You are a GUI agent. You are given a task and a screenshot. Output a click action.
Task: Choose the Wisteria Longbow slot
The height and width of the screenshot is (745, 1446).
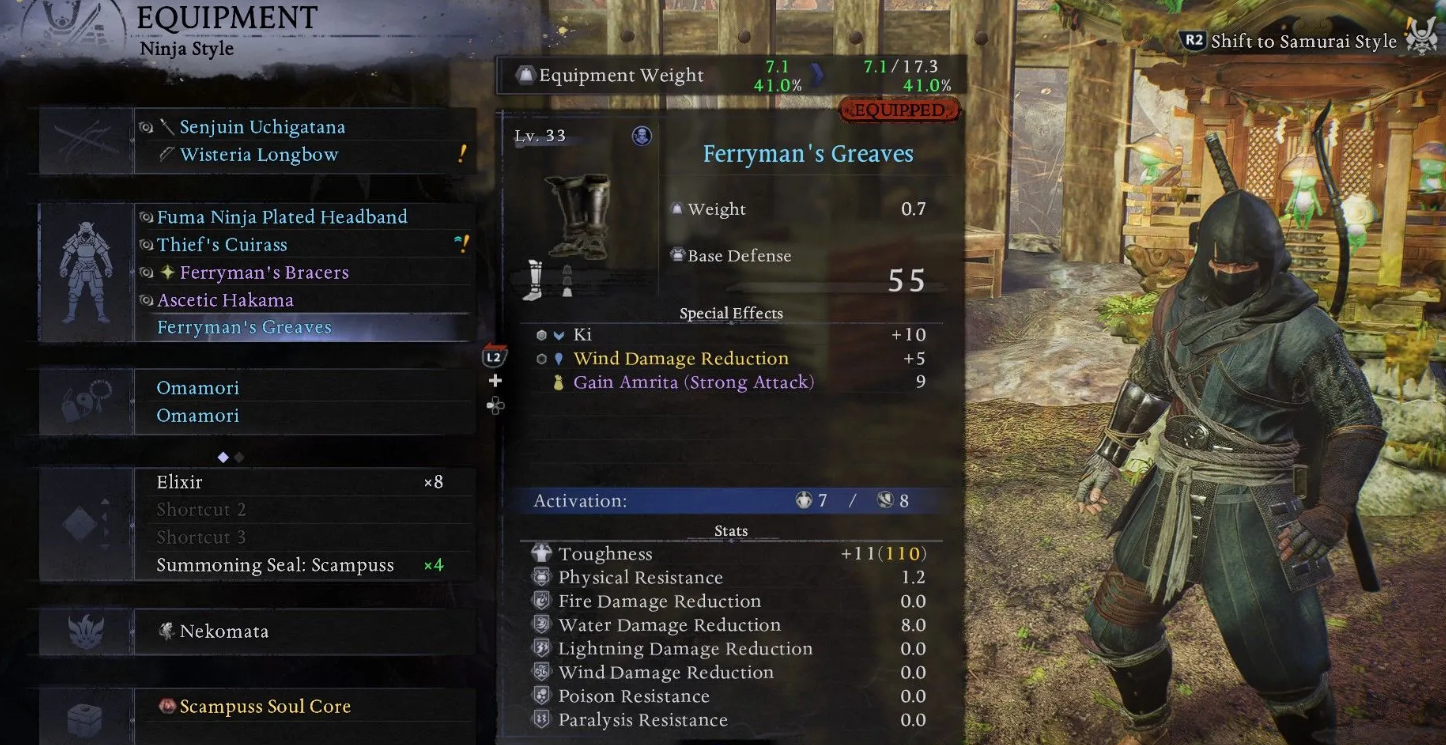tap(259, 155)
